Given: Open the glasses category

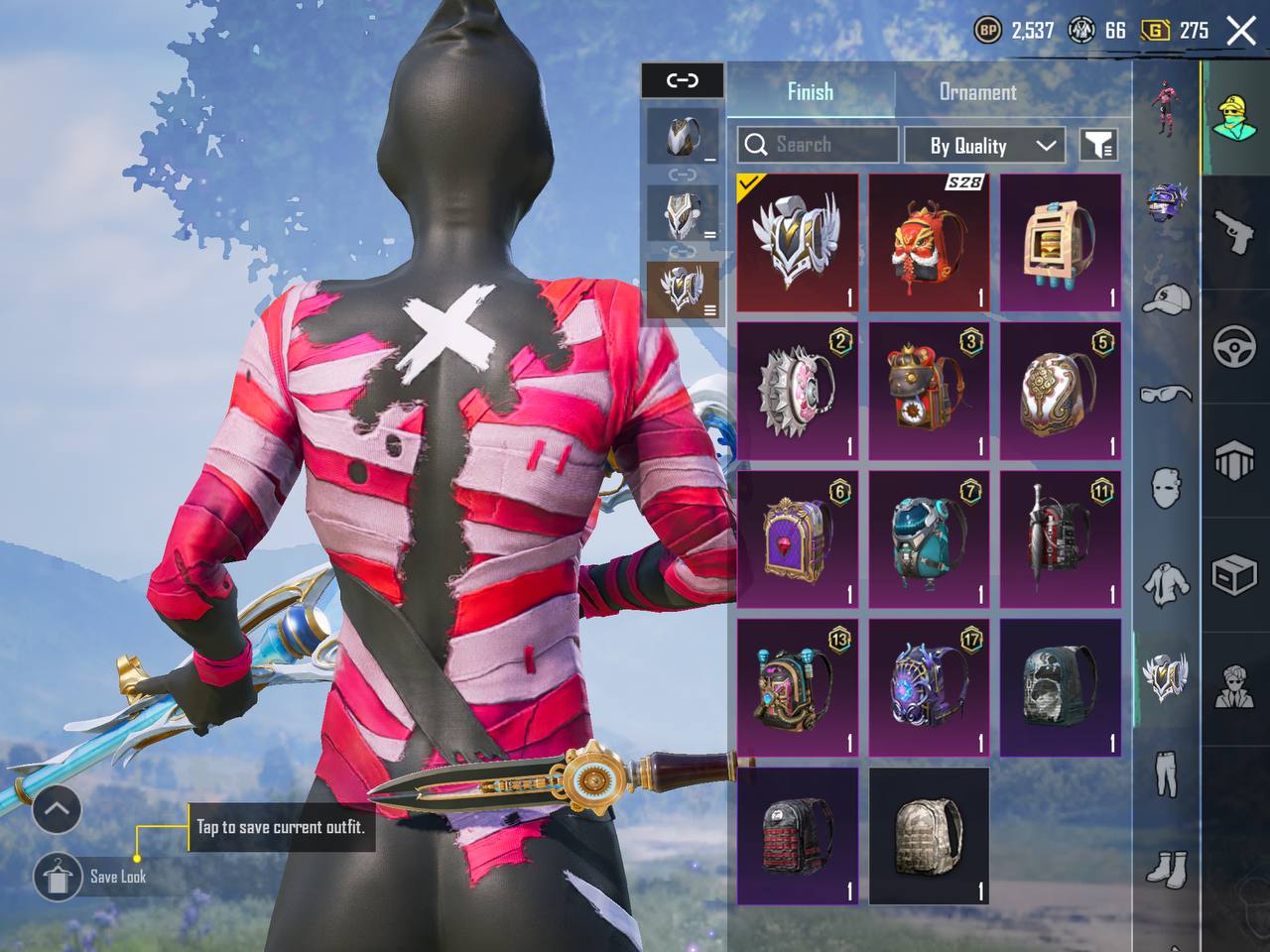Looking at the screenshot, I should pos(1167,394).
